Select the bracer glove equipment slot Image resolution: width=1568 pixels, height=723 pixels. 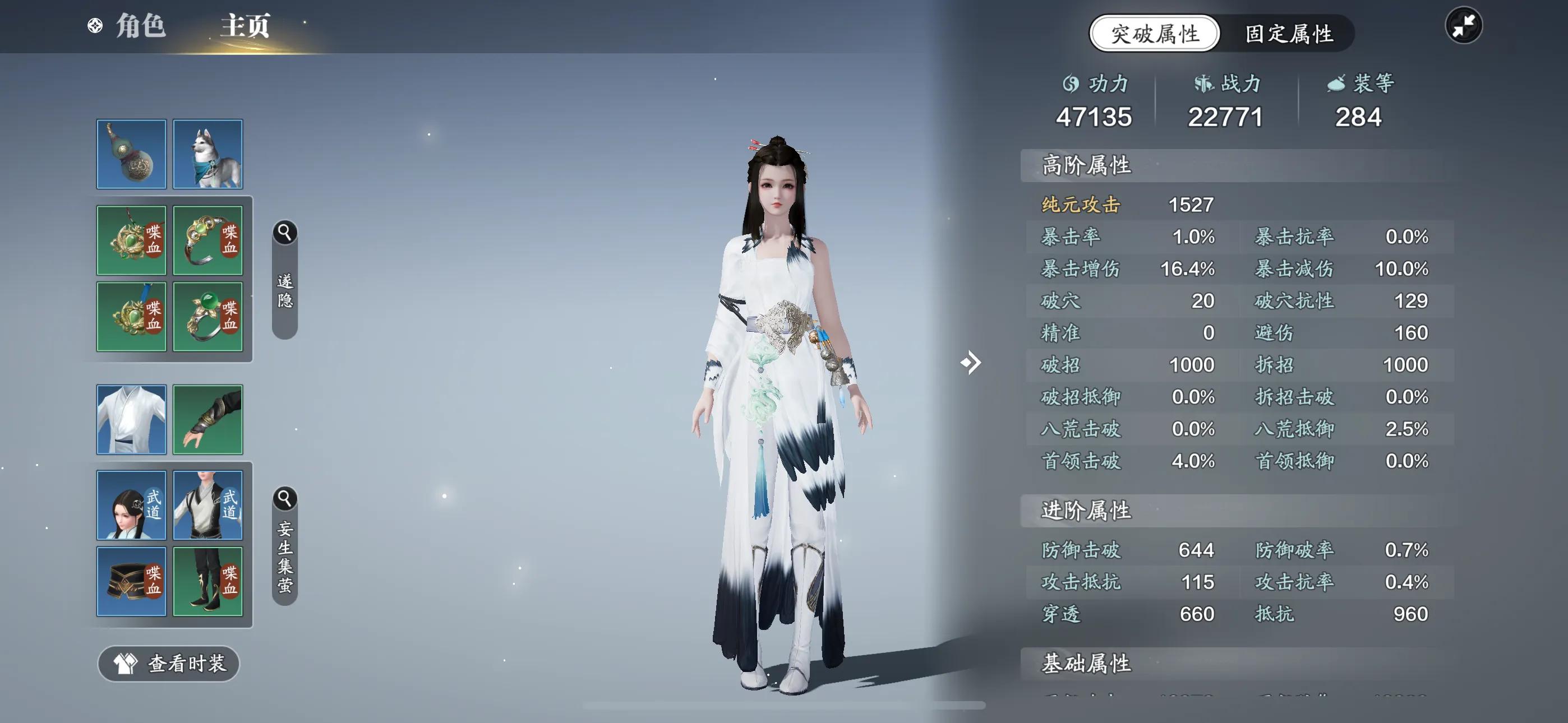(207, 419)
